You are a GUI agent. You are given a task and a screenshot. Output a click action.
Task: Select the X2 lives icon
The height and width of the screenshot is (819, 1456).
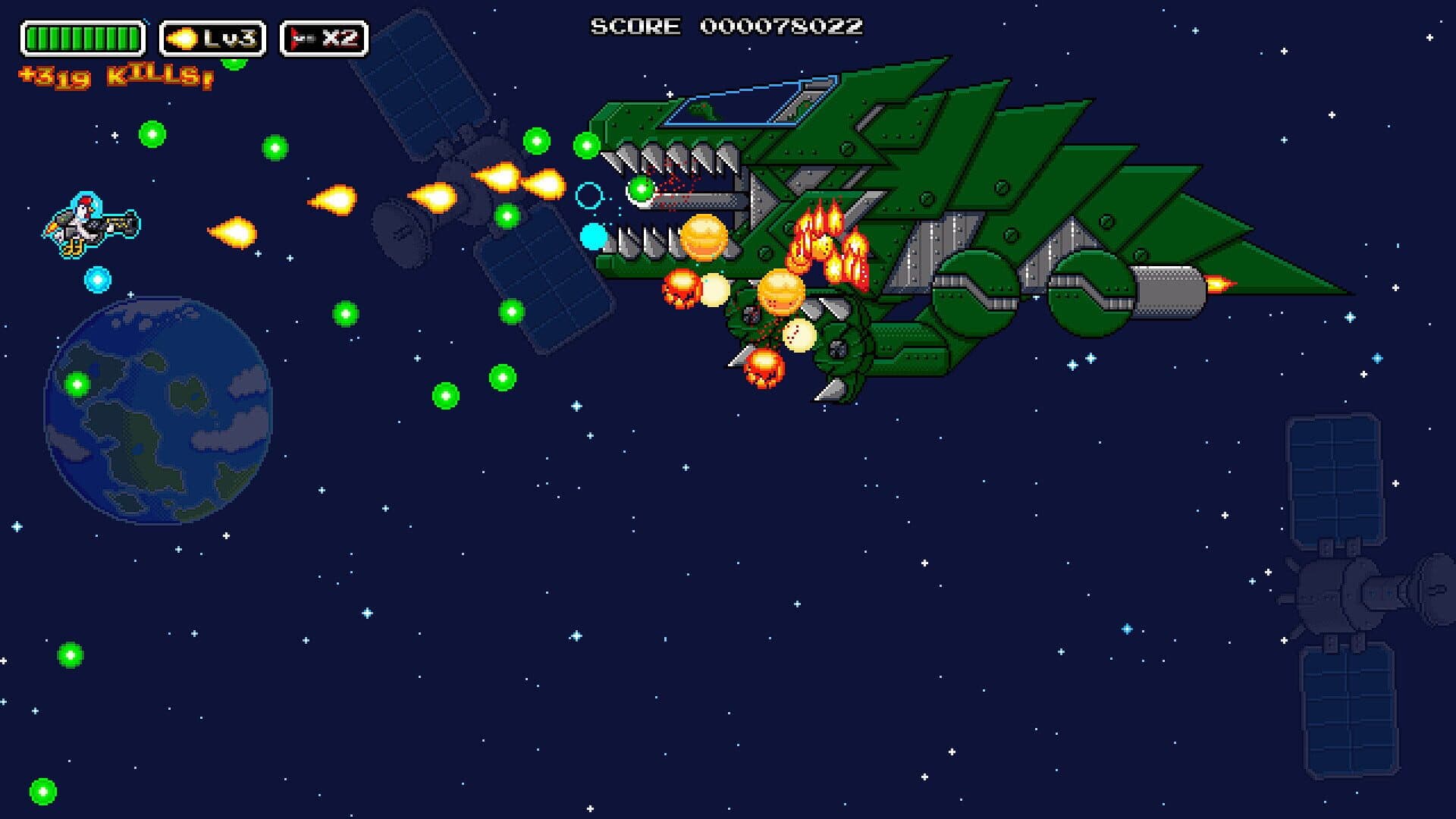coord(324,39)
